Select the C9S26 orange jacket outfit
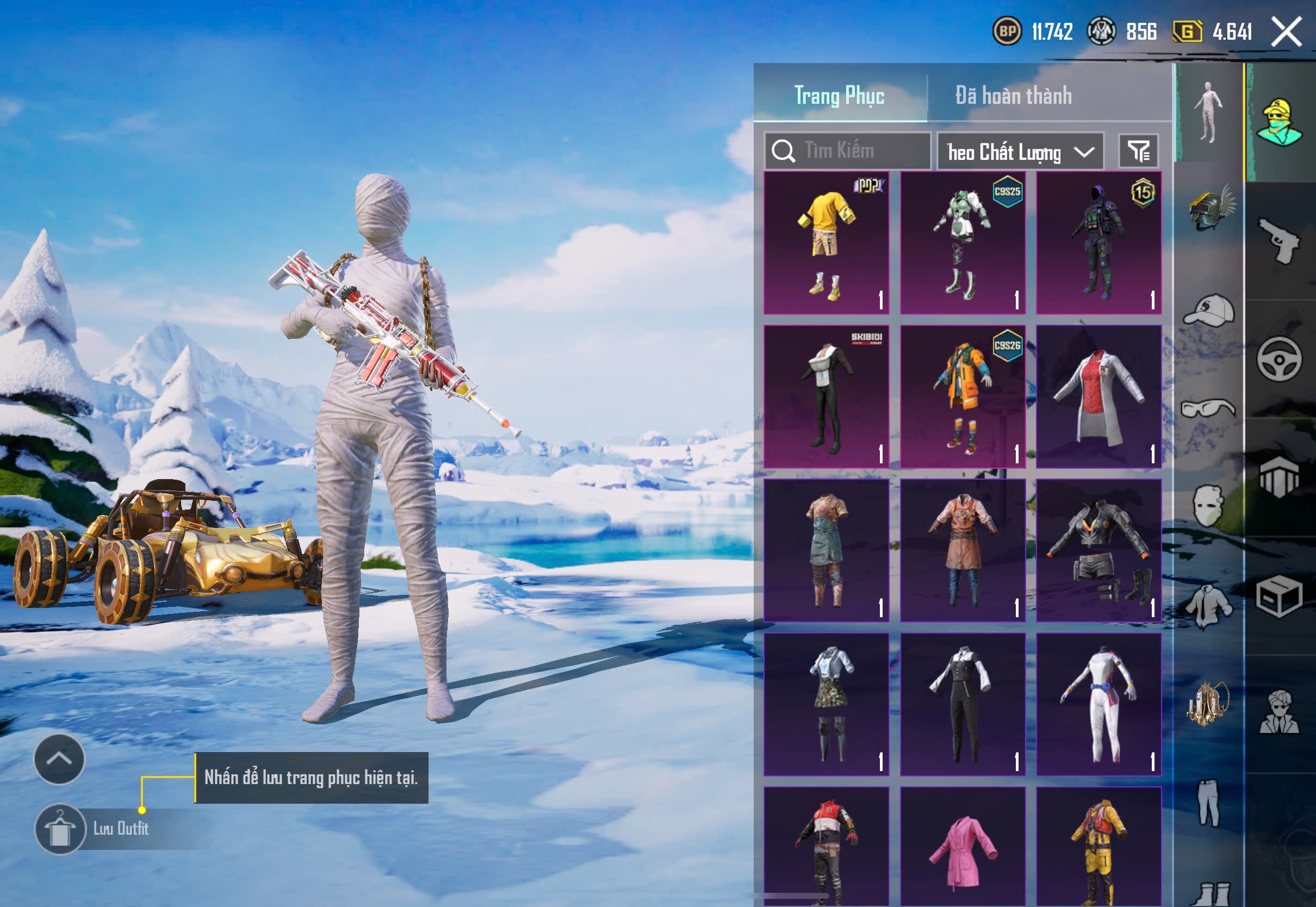Image resolution: width=1316 pixels, height=907 pixels. pos(963,396)
